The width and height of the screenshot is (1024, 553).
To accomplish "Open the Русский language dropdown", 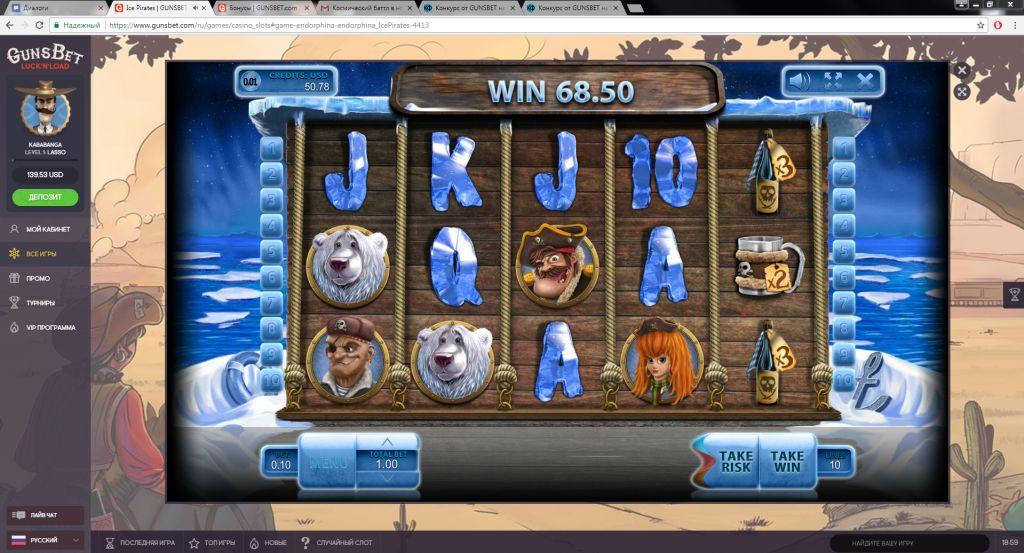I will click(x=45, y=540).
